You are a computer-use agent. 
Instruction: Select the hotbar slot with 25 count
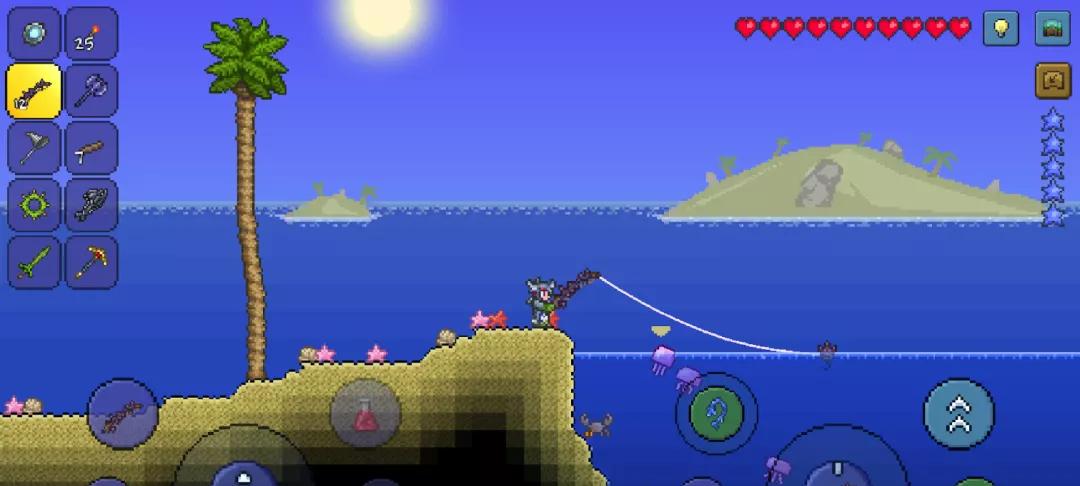91,34
